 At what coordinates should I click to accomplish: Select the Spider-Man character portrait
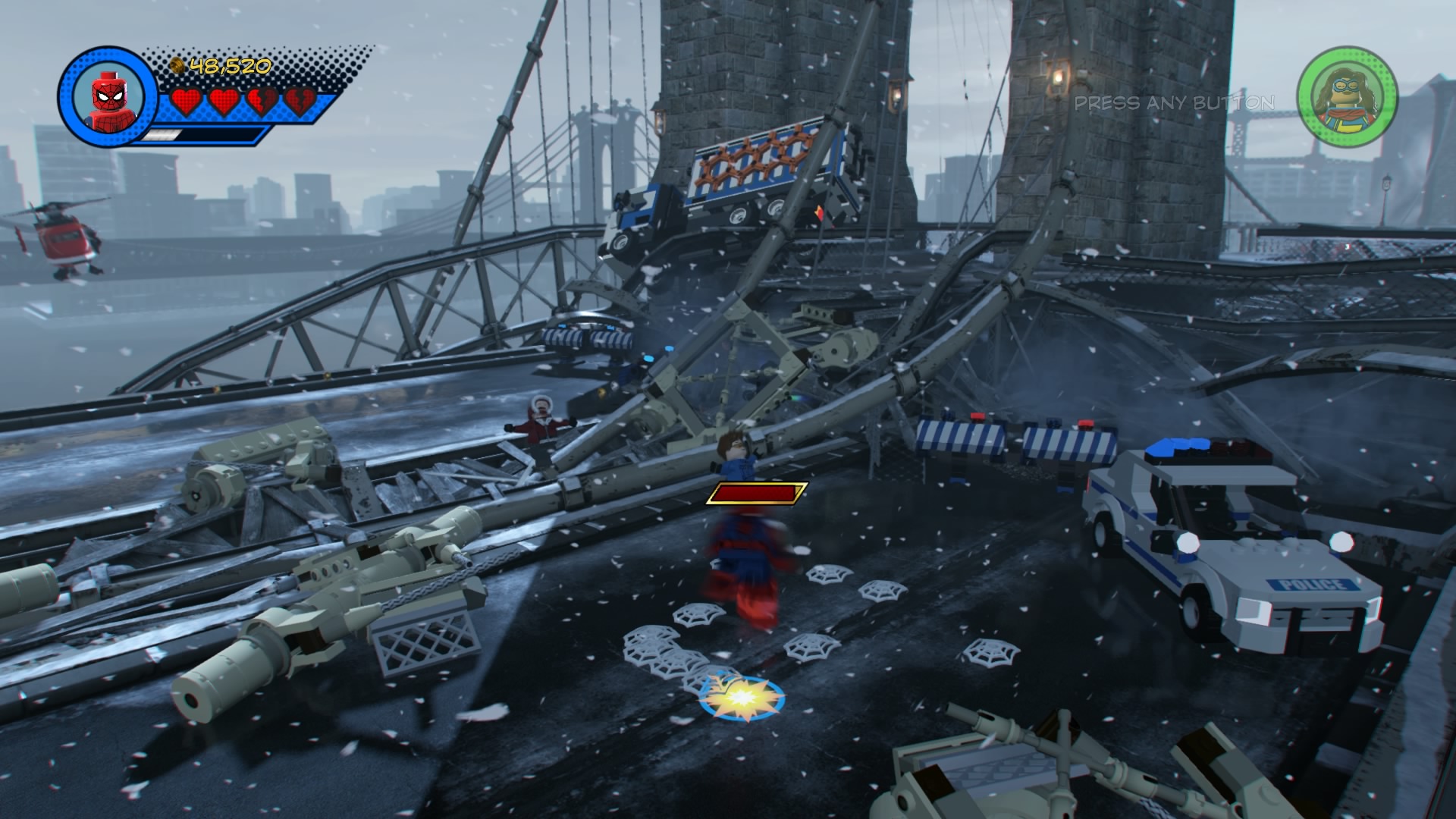(x=106, y=97)
